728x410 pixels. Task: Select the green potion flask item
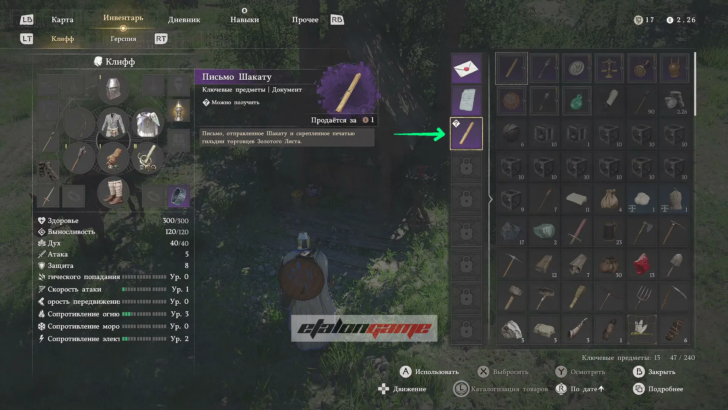click(x=577, y=101)
